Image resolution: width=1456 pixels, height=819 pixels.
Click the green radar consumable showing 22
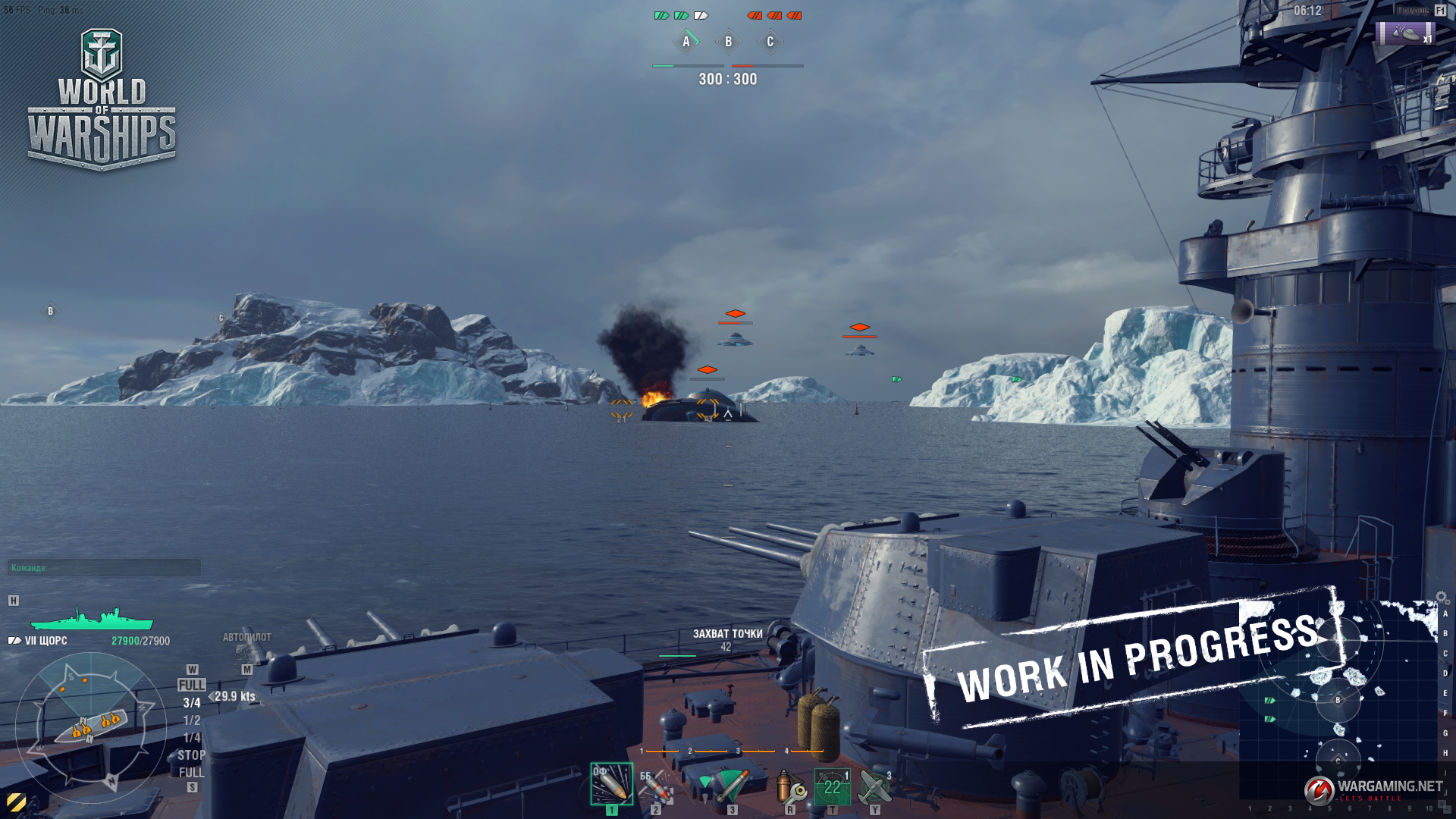pyautogui.click(x=832, y=786)
